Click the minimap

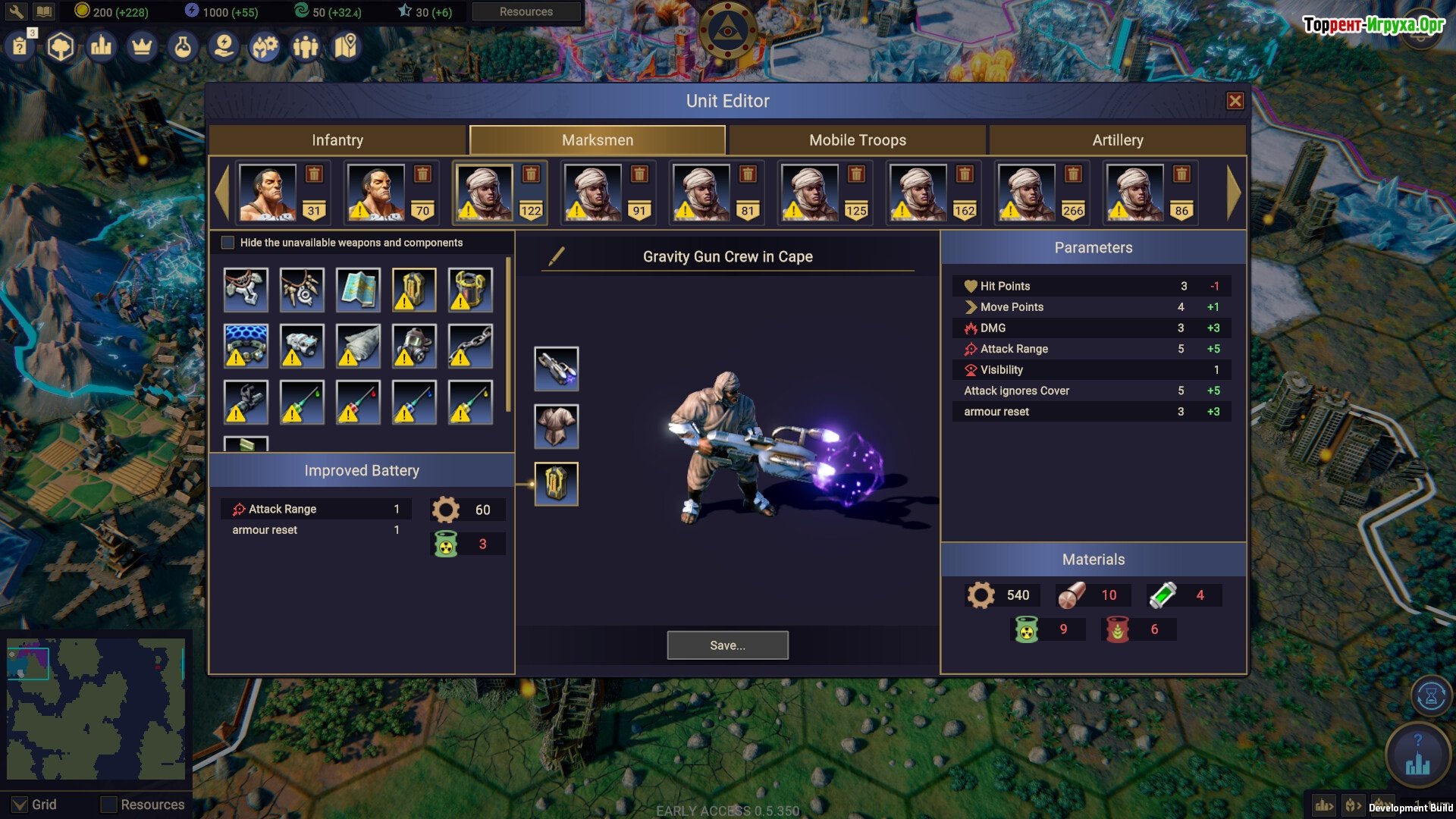coord(96,709)
